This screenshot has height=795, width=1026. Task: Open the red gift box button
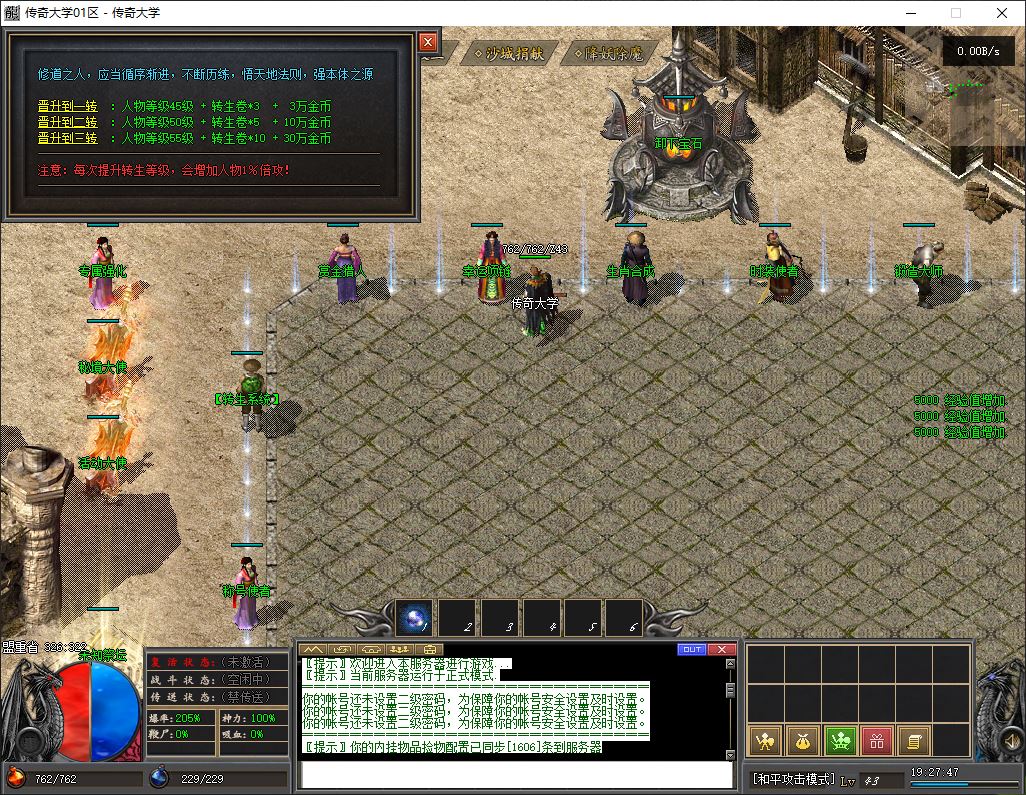[x=876, y=740]
